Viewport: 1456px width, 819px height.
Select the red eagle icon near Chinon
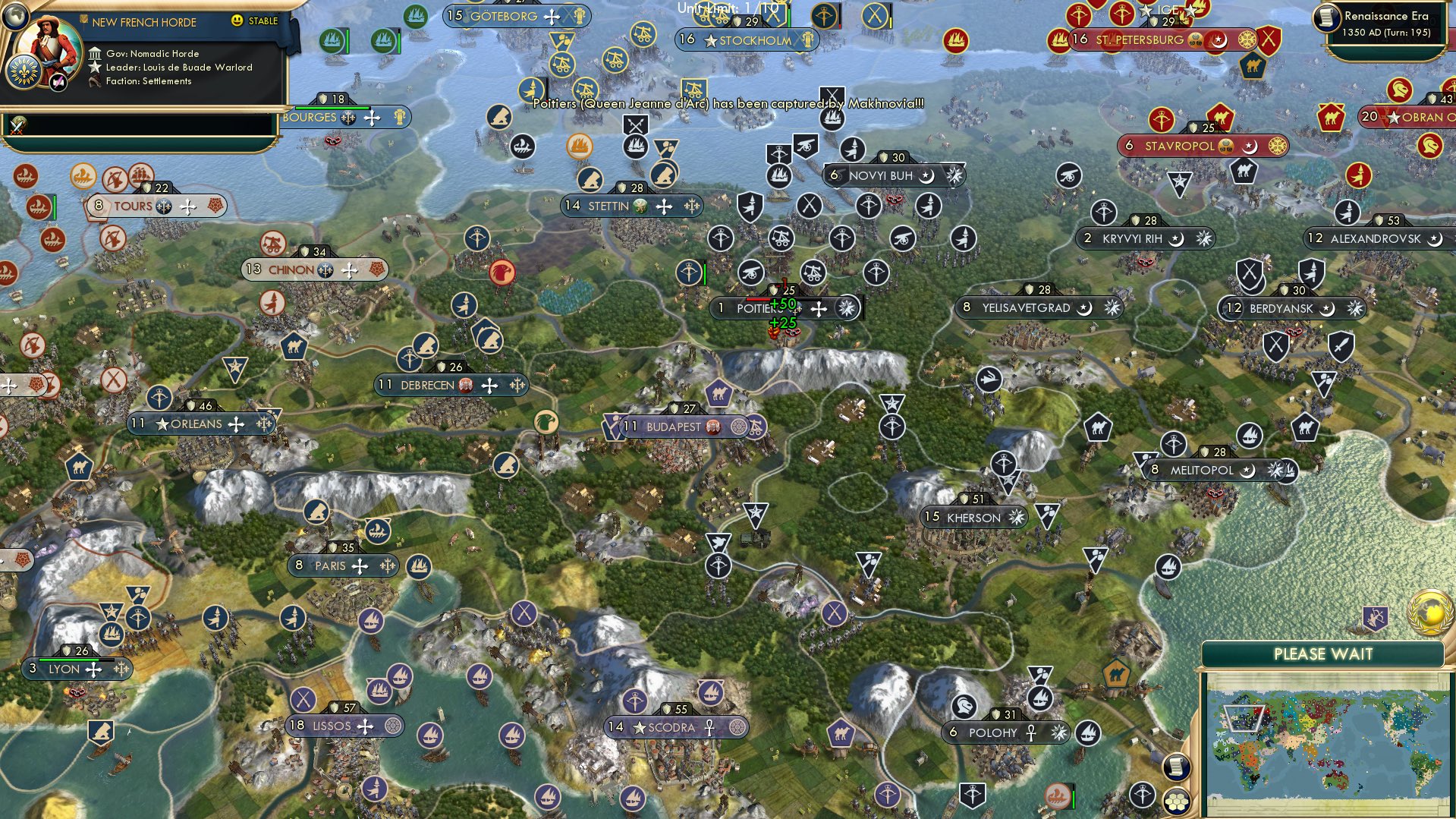pos(502,272)
